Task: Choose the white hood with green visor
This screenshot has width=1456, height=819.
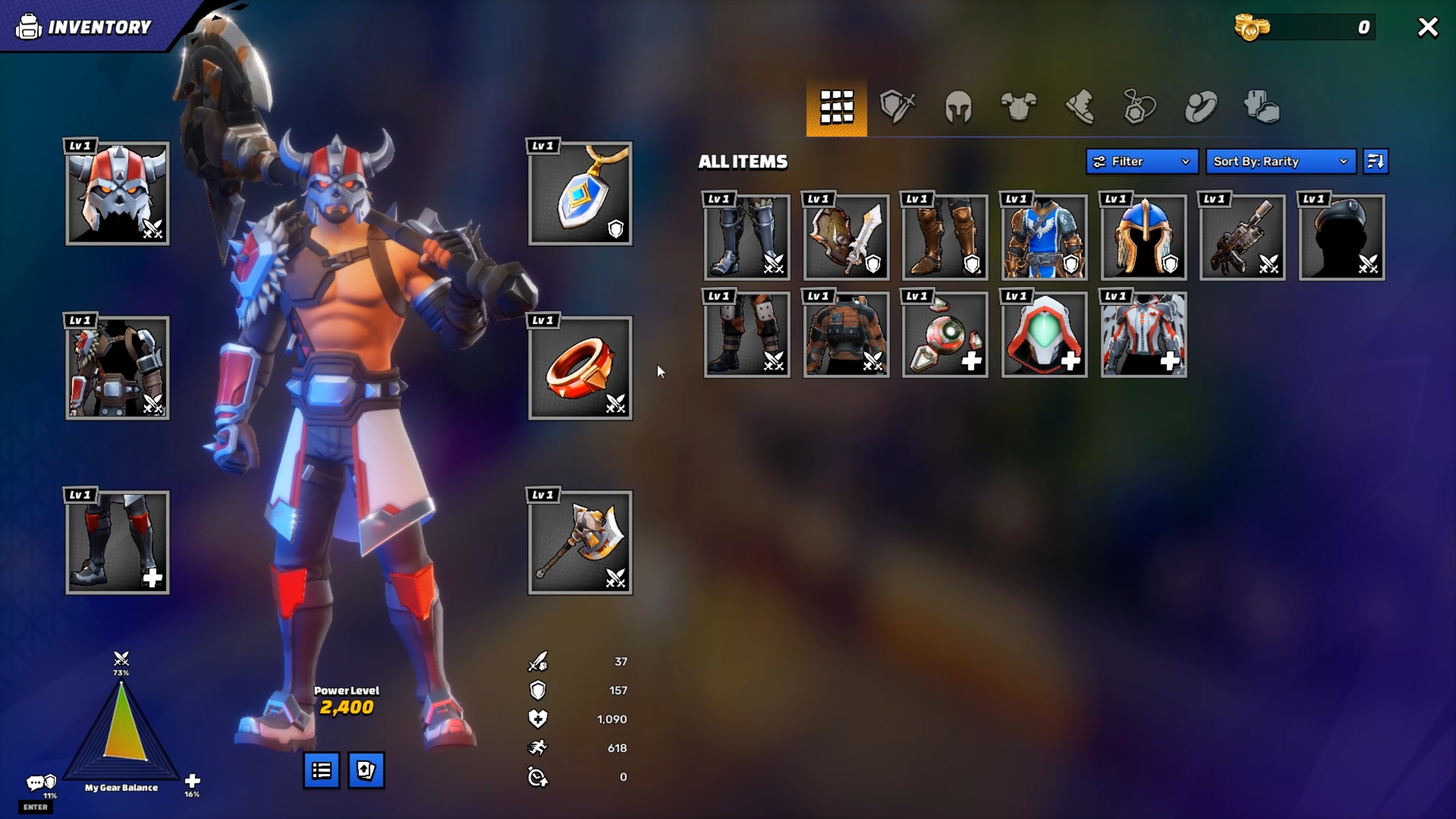Action: [1044, 335]
